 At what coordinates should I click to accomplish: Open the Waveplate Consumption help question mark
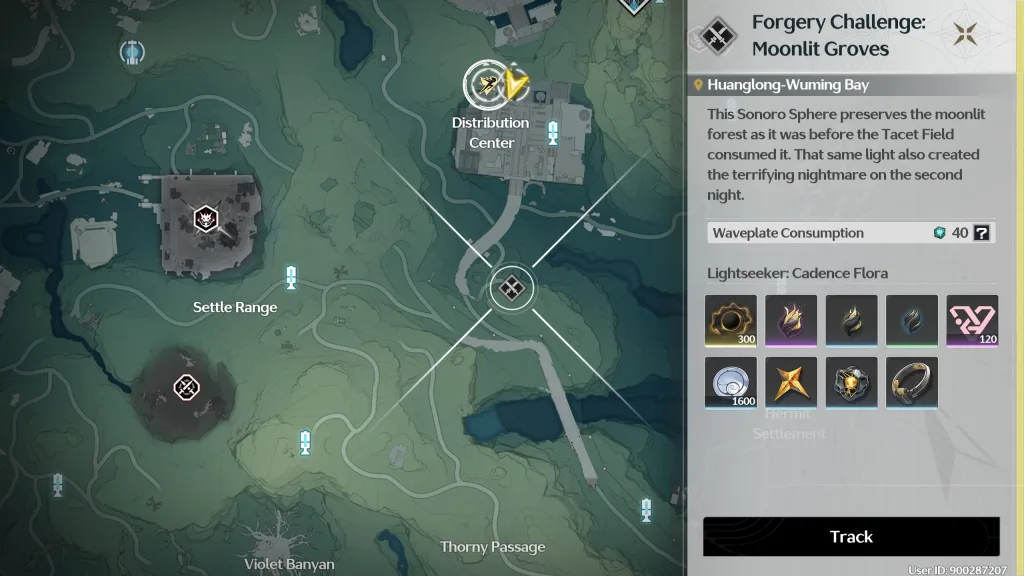[981, 233]
